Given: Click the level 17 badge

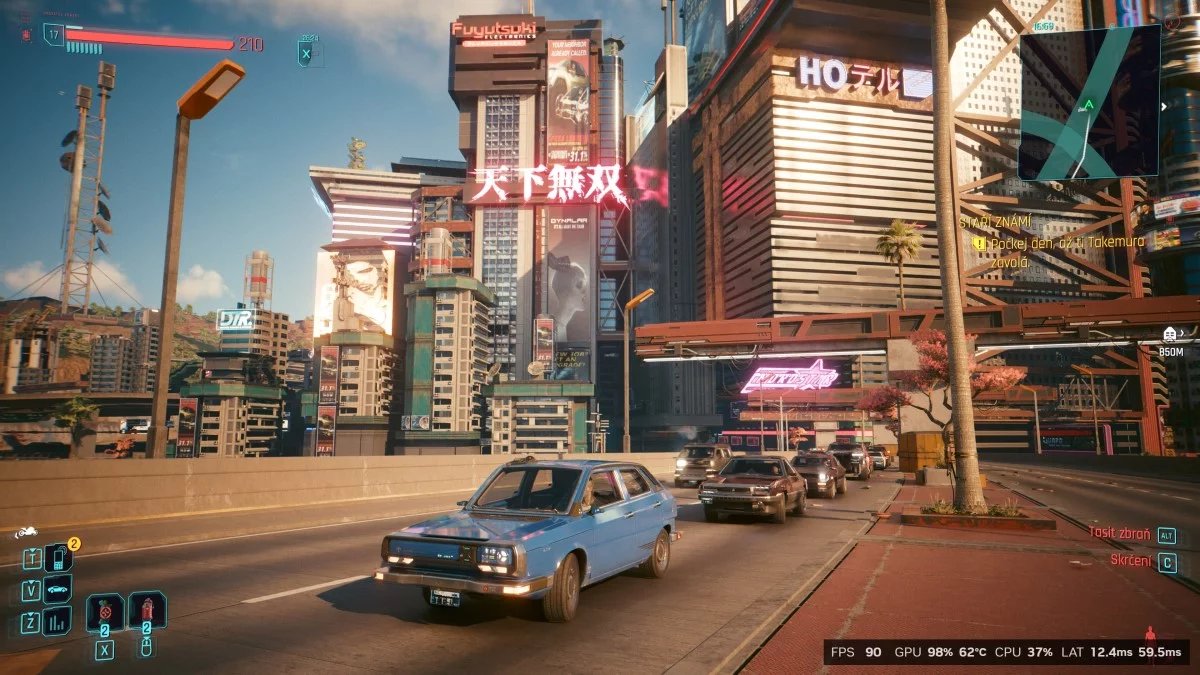Looking at the screenshot, I should pos(53,34).
